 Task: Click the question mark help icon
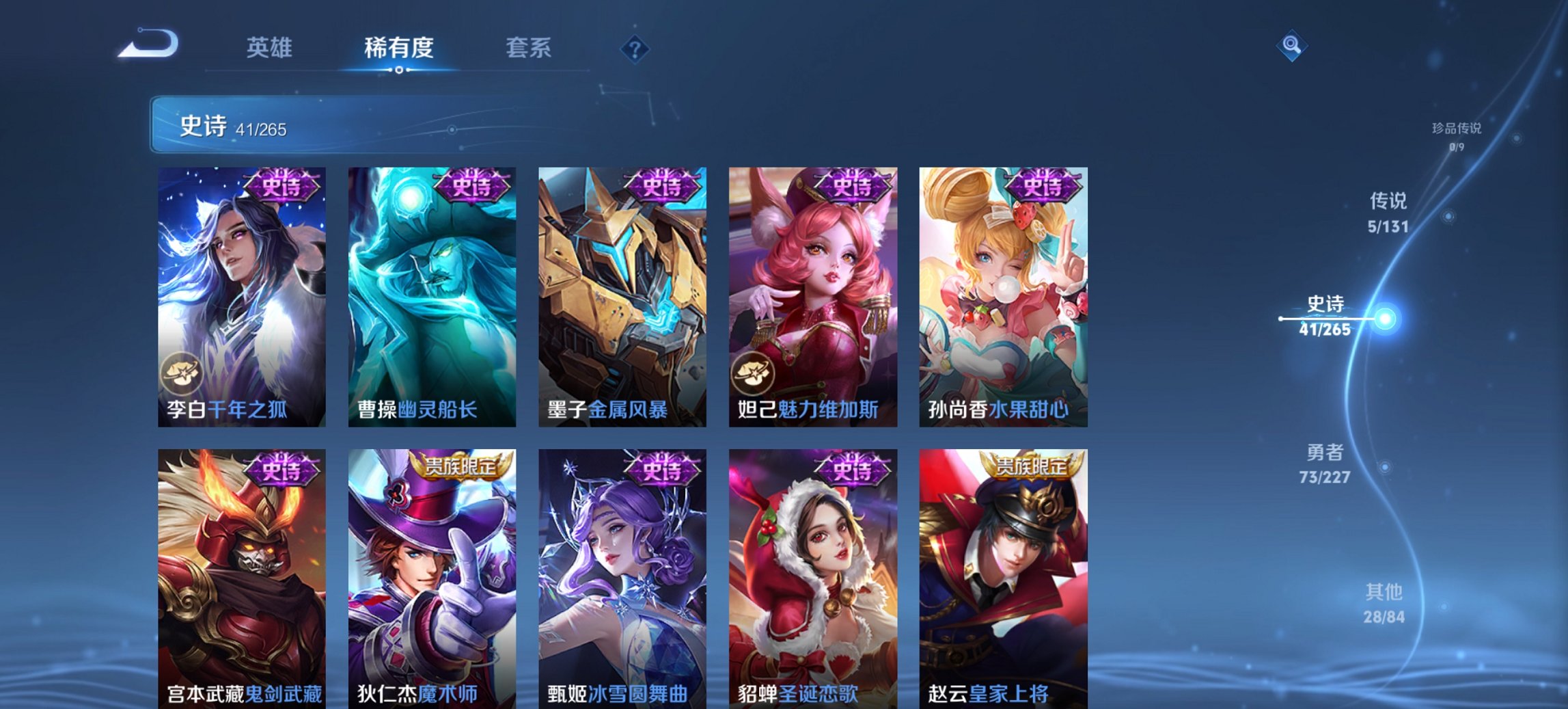click(x=636, y=50)
